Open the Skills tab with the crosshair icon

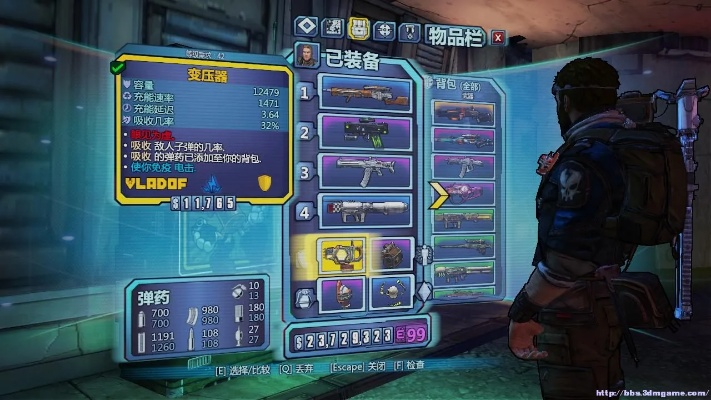point(384,27)
